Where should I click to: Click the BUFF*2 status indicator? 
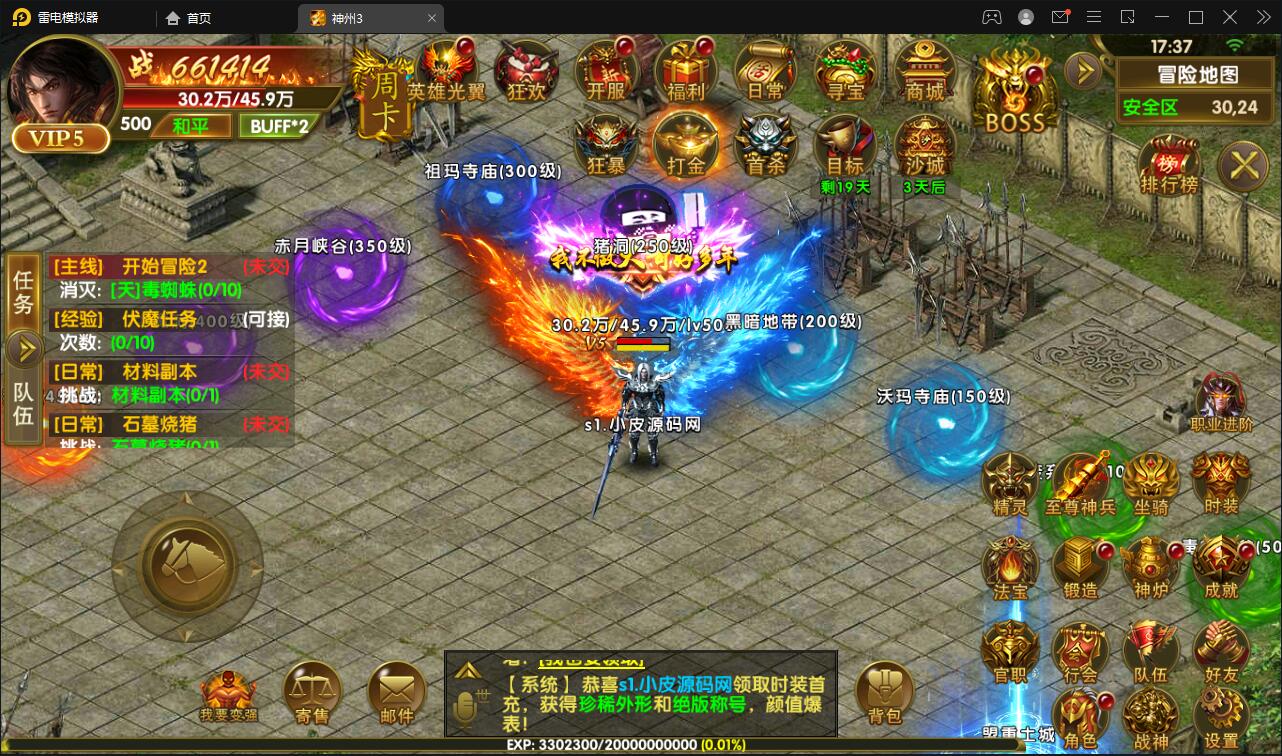pos(278,125)
